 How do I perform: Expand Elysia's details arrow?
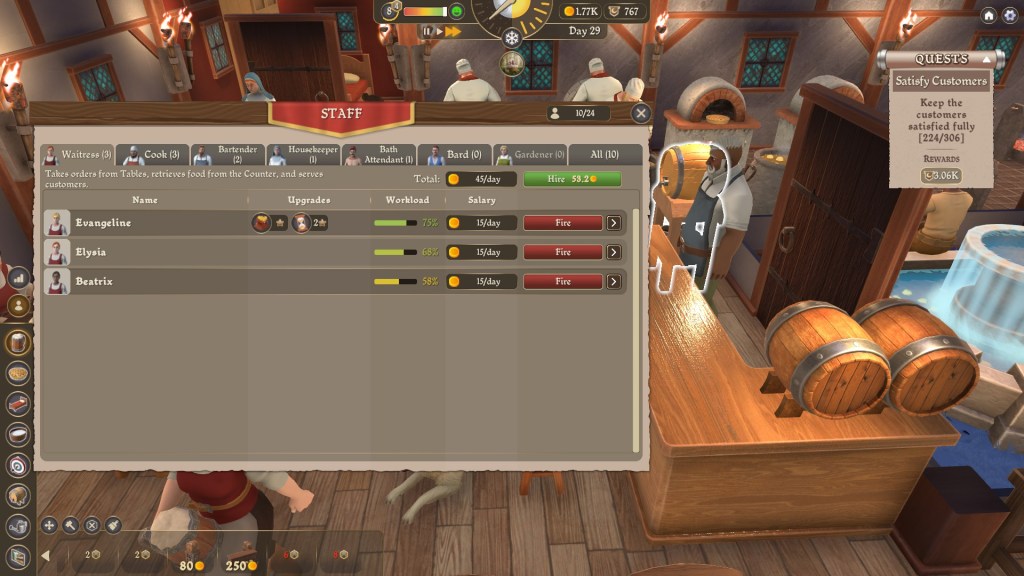[614, 252]
